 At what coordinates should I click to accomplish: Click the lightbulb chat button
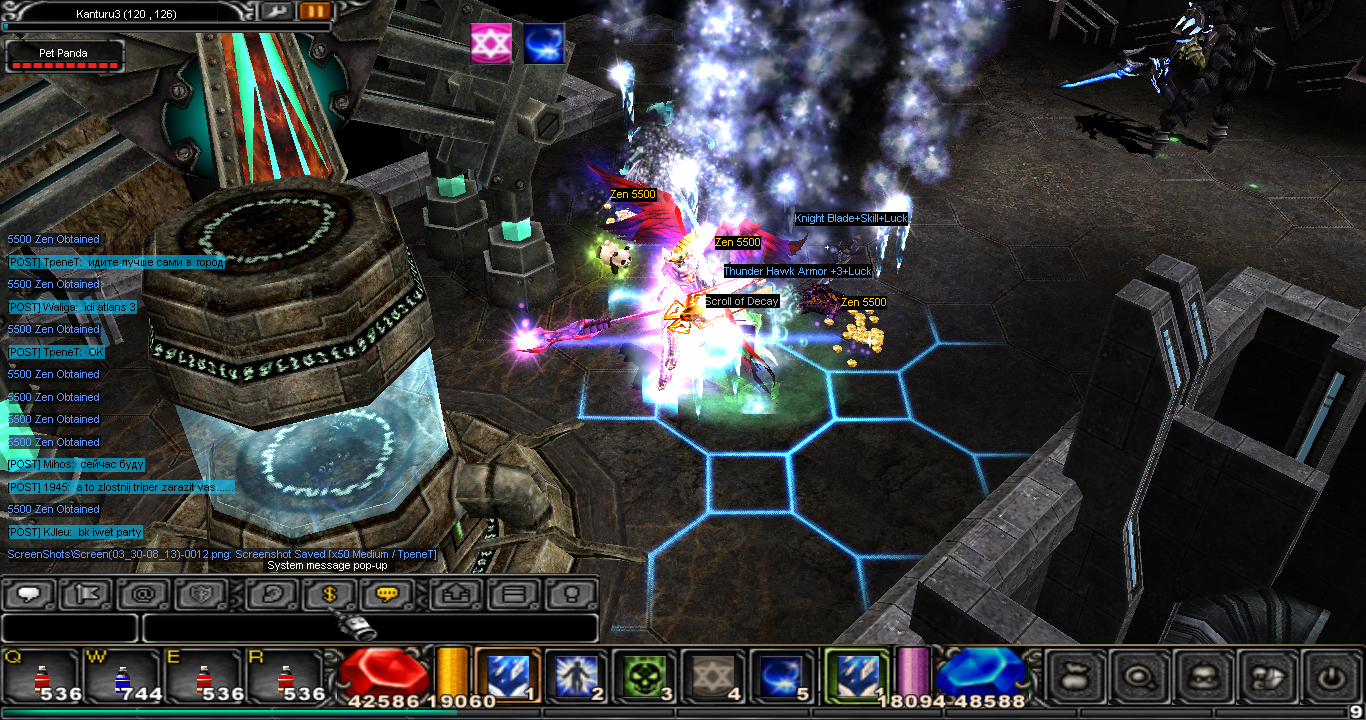tap(571, 594)
